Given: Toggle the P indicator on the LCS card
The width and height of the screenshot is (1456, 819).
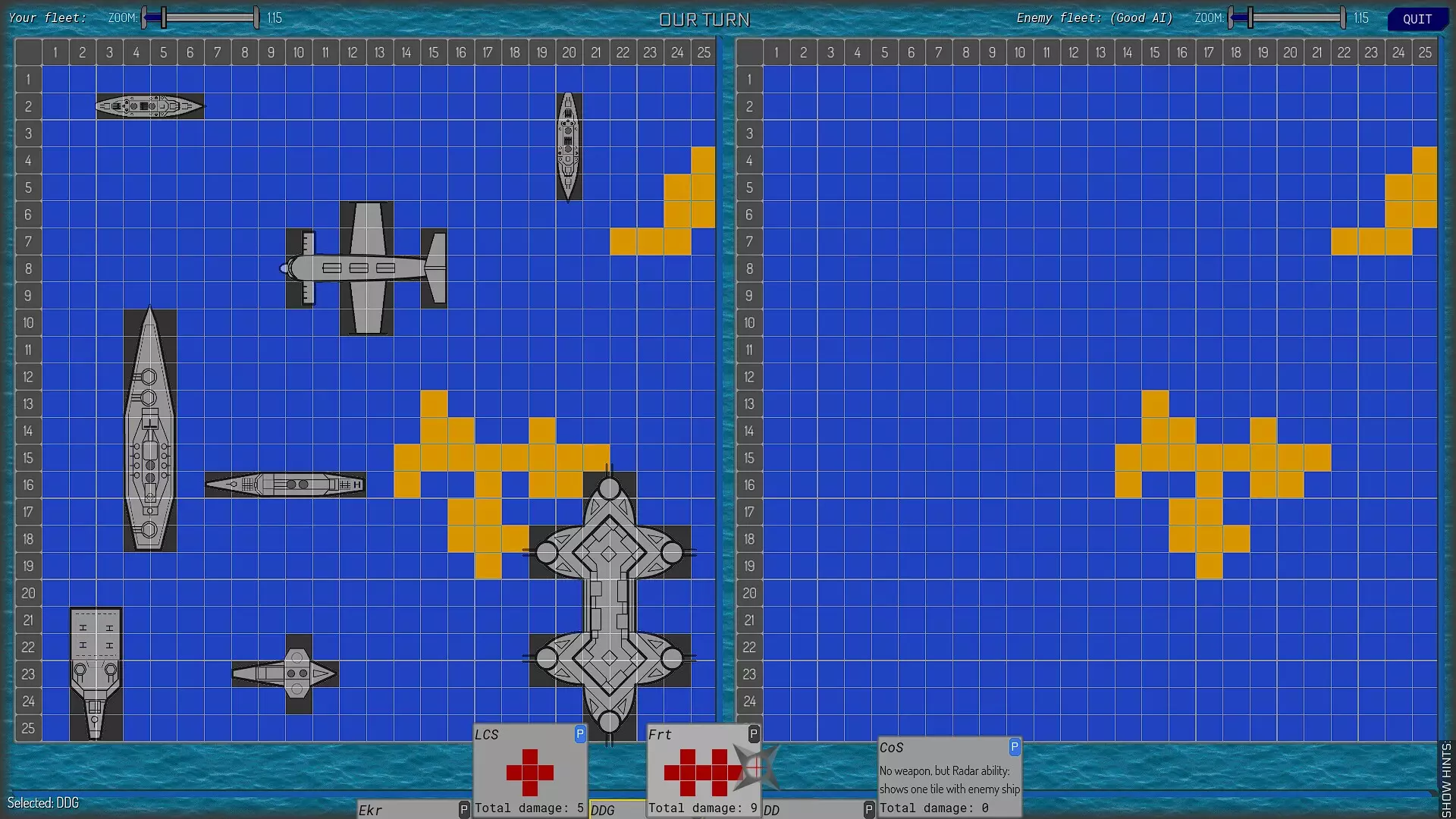Looking at the screenshot, I should [x=579, y=734].
